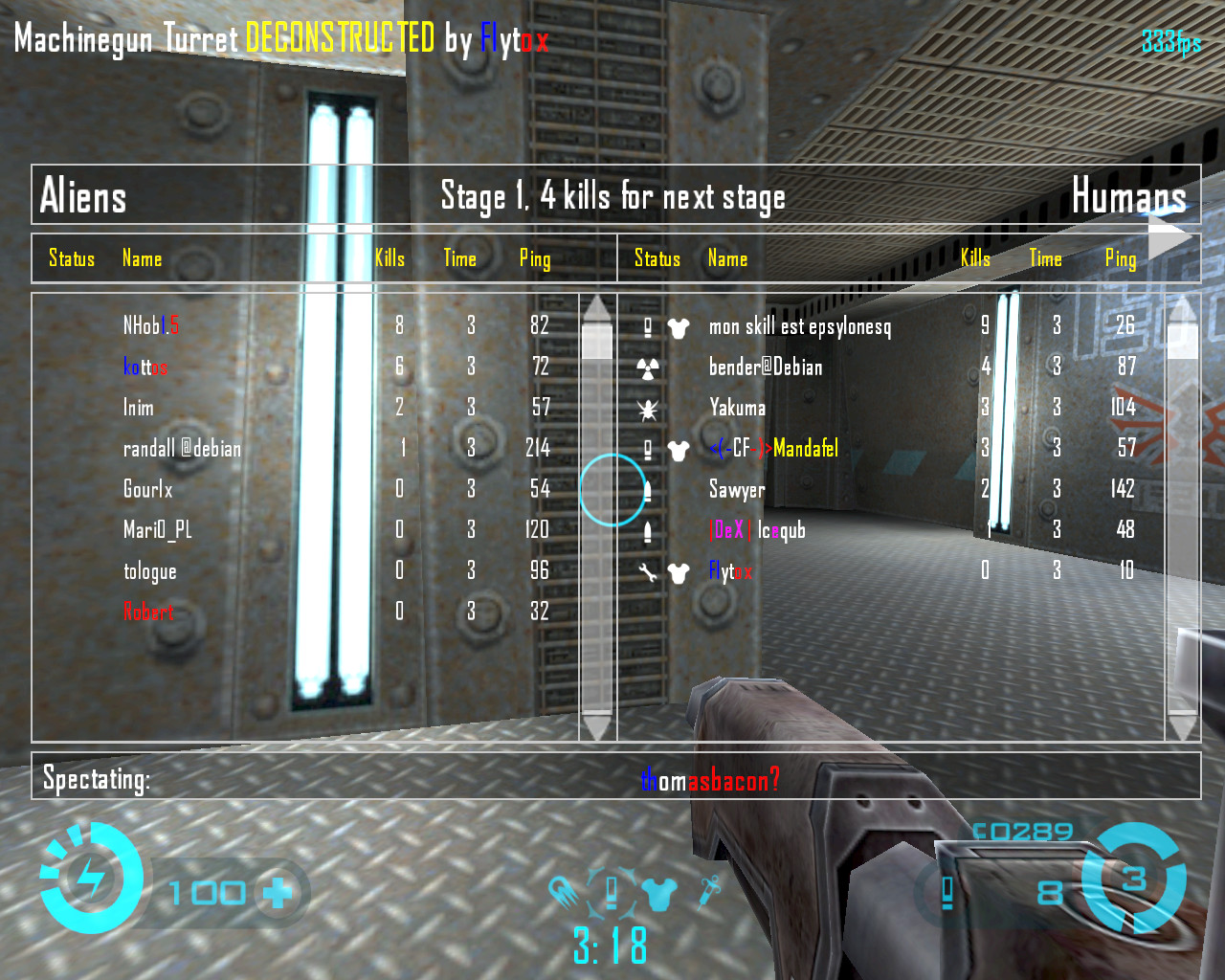Select MariO_PL in the Aliens list

click(158, 530)
